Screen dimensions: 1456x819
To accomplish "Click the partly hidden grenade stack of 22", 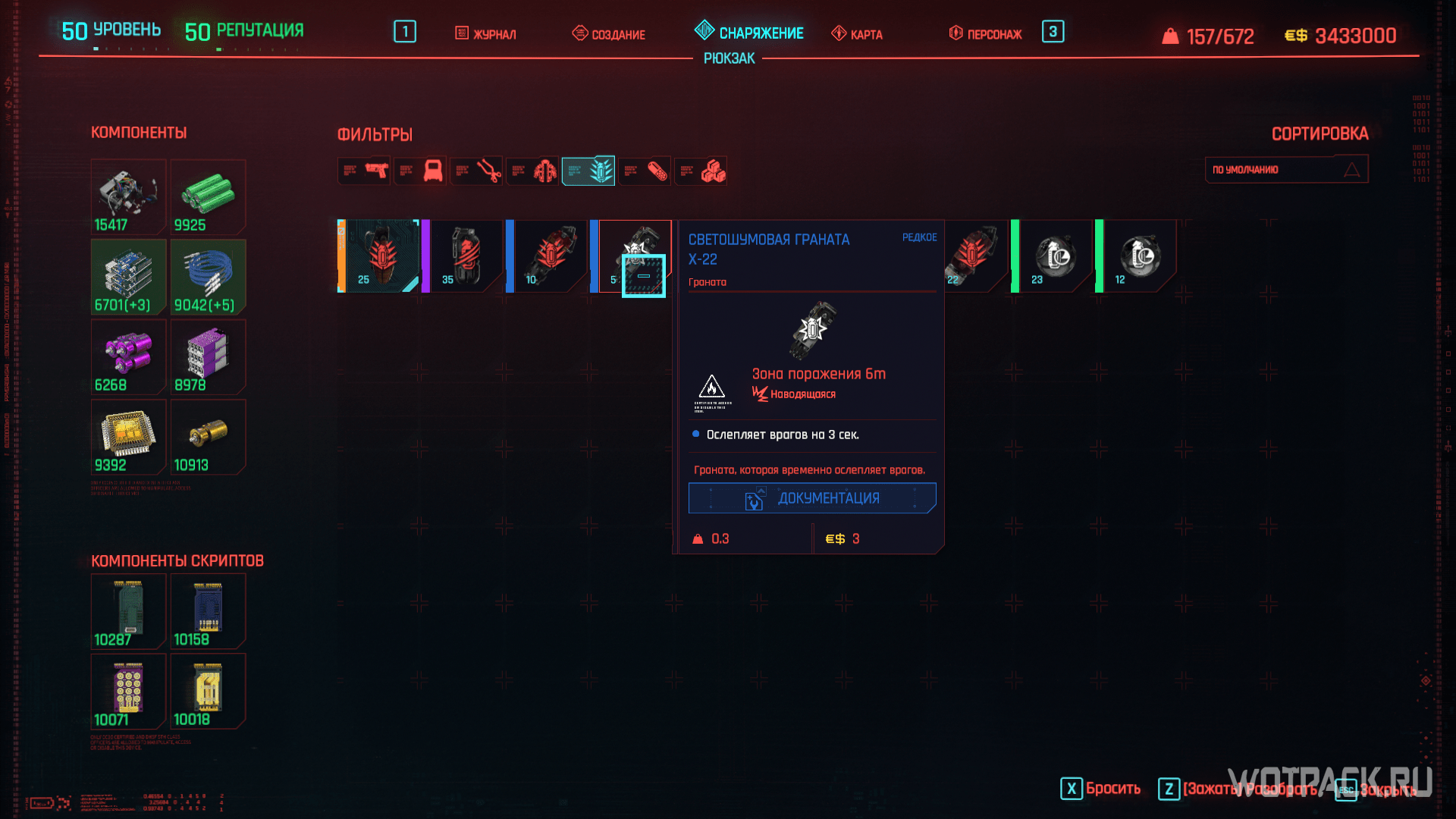I will tap(974, 256).
